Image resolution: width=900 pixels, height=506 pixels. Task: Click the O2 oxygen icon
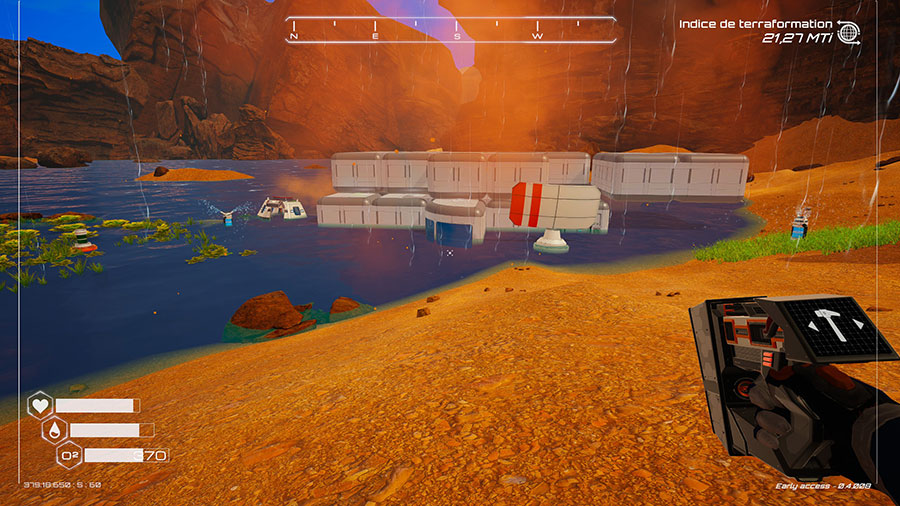[x=70, y=455]
